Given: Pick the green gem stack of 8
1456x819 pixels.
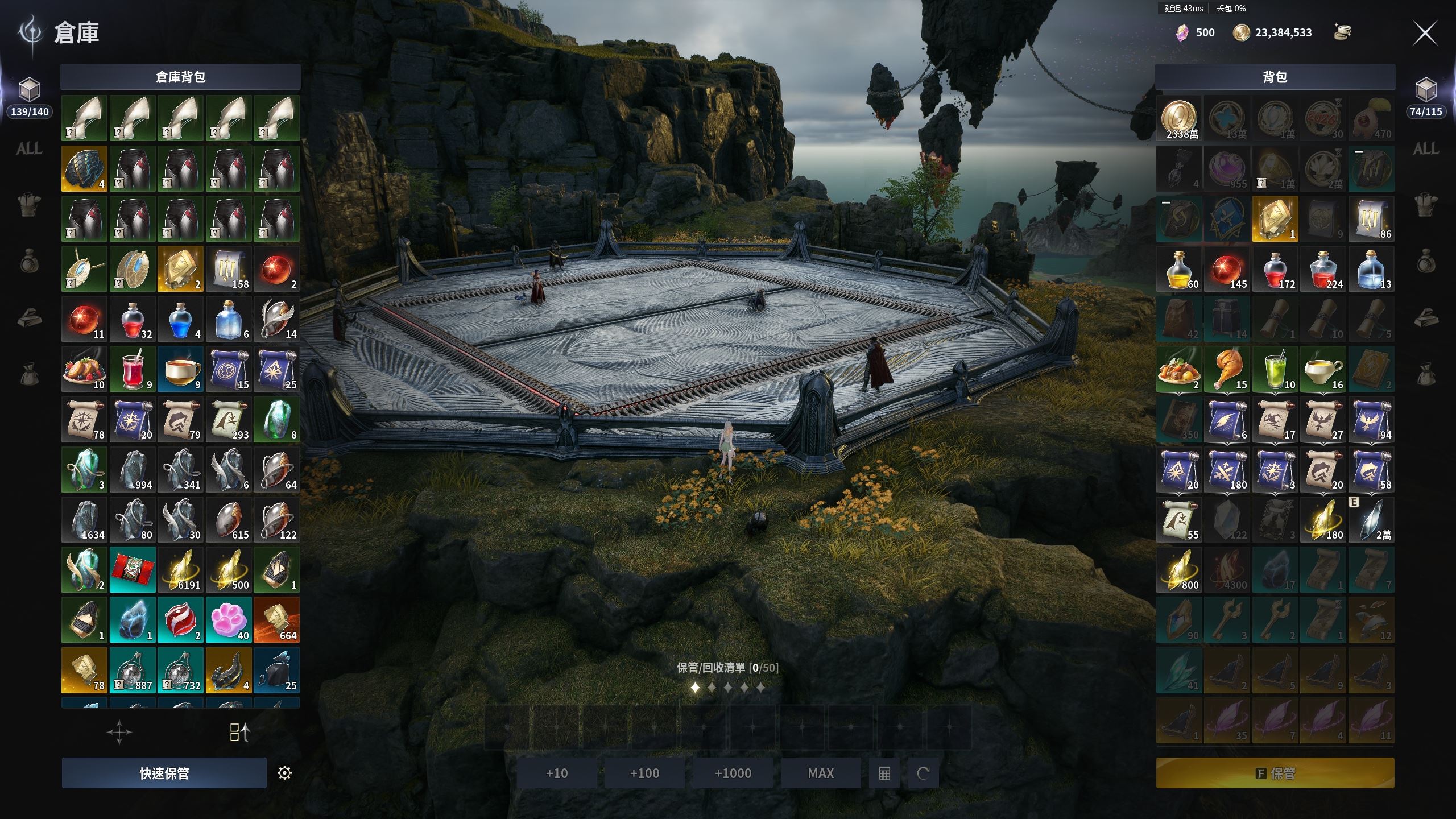Looking at the screenshot, I should coord(276,420).
